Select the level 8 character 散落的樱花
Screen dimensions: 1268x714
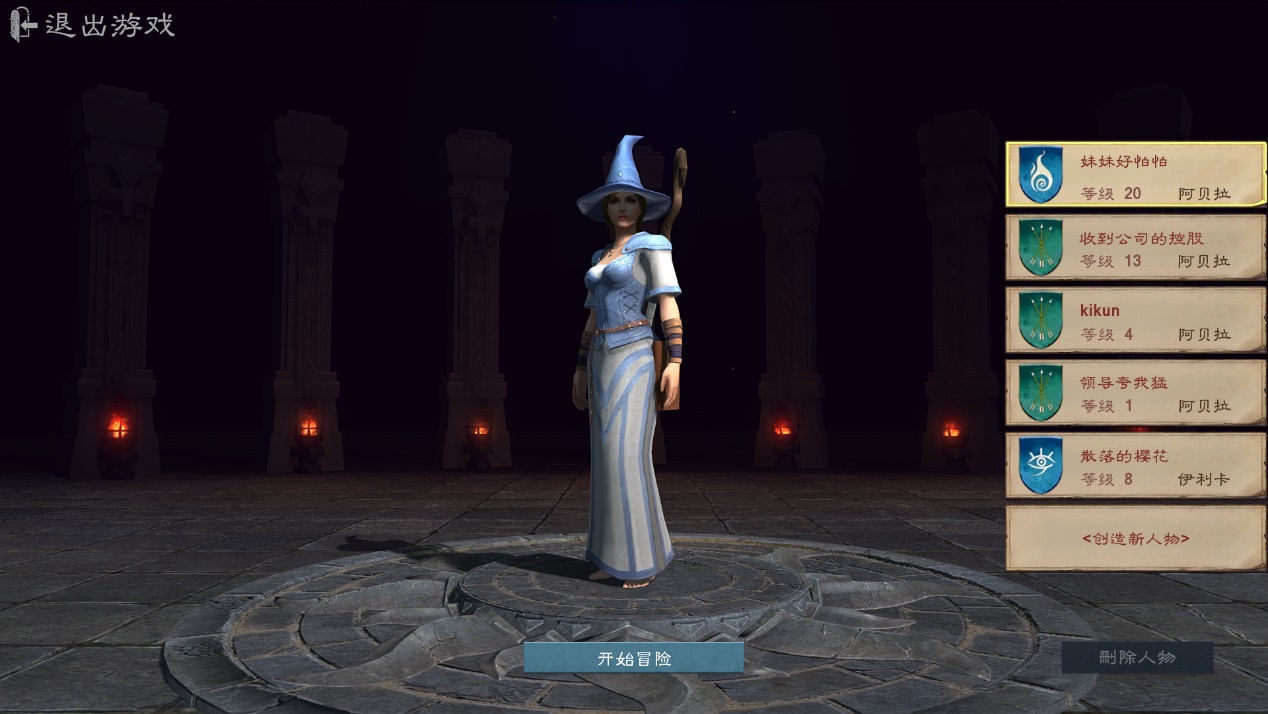pyautogui.click(x=1135, y=465)
